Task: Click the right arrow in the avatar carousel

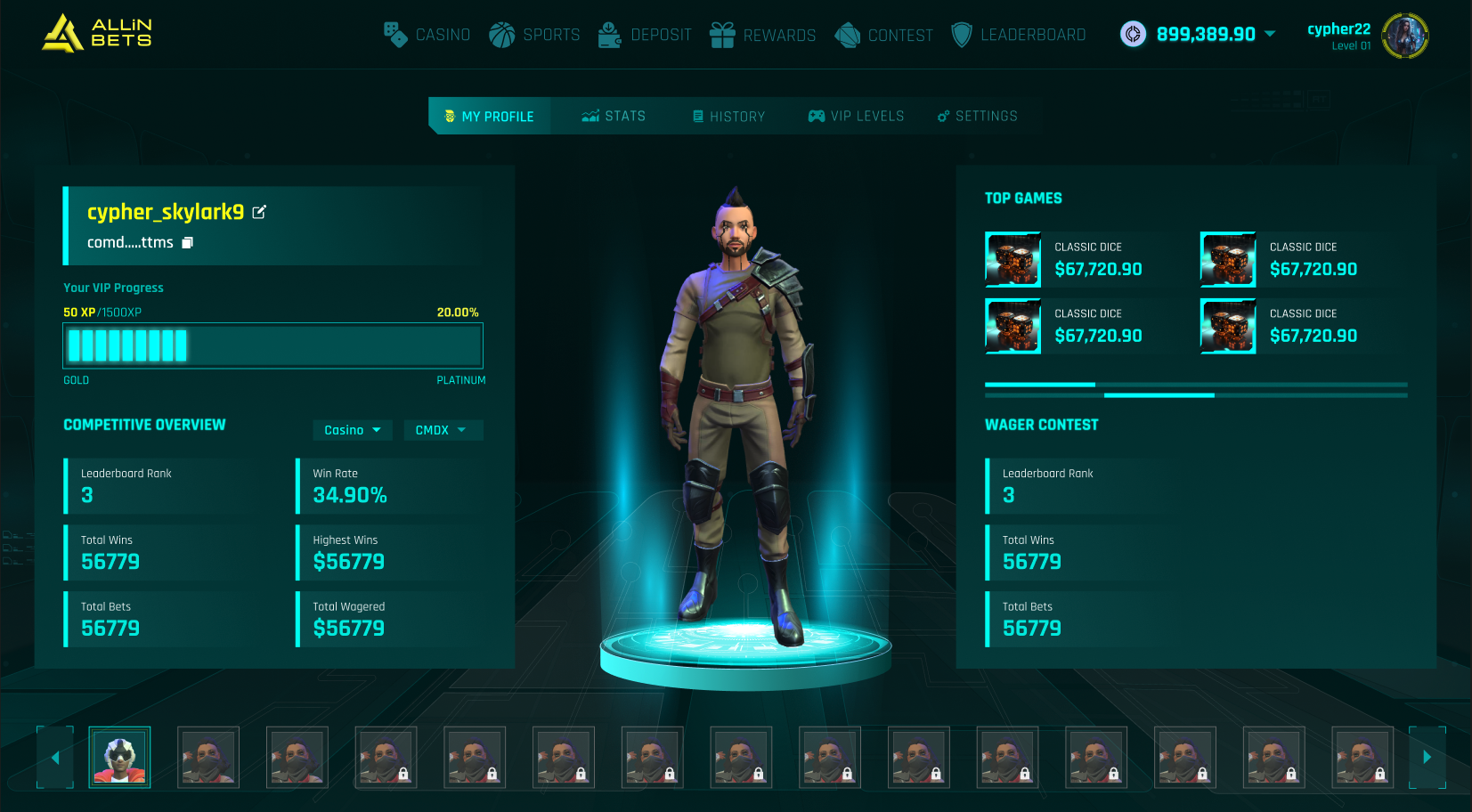Action: click(x=1426, y=758)
